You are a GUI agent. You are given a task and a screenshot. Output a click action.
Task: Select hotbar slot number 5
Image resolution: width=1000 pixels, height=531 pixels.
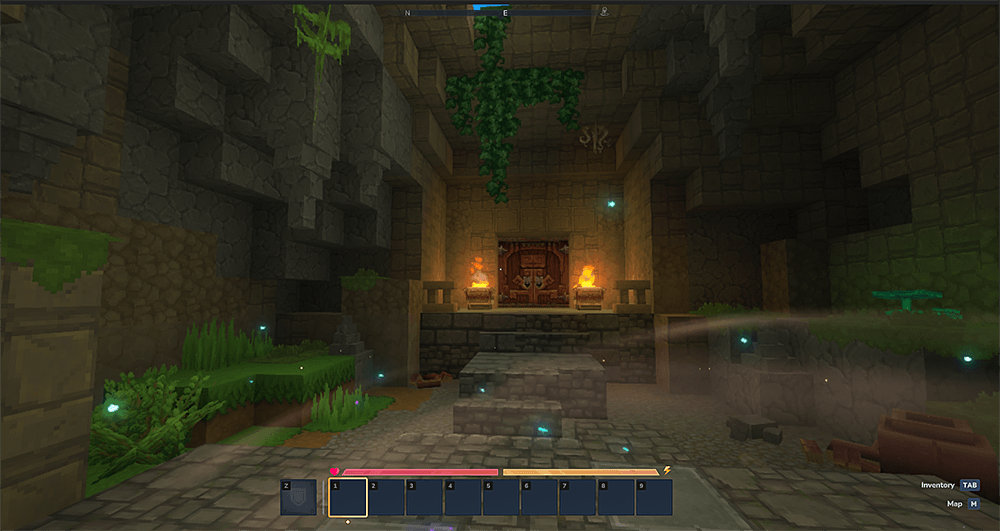coord(501,497)
